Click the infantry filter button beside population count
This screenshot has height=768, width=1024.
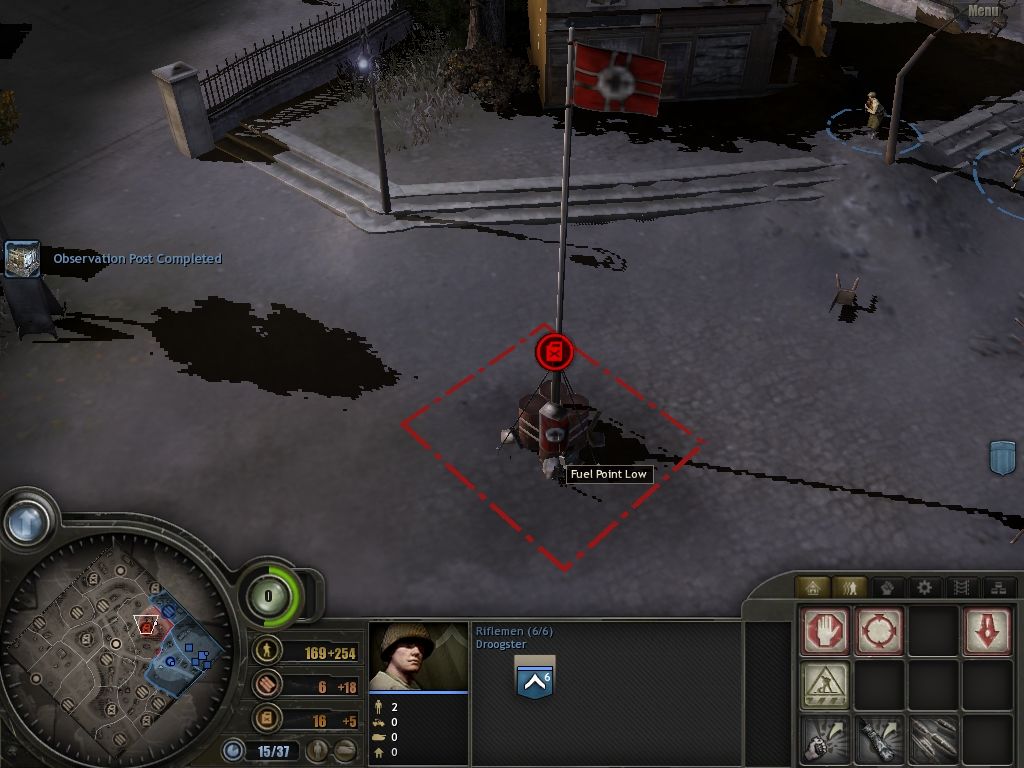pos(319,749)
